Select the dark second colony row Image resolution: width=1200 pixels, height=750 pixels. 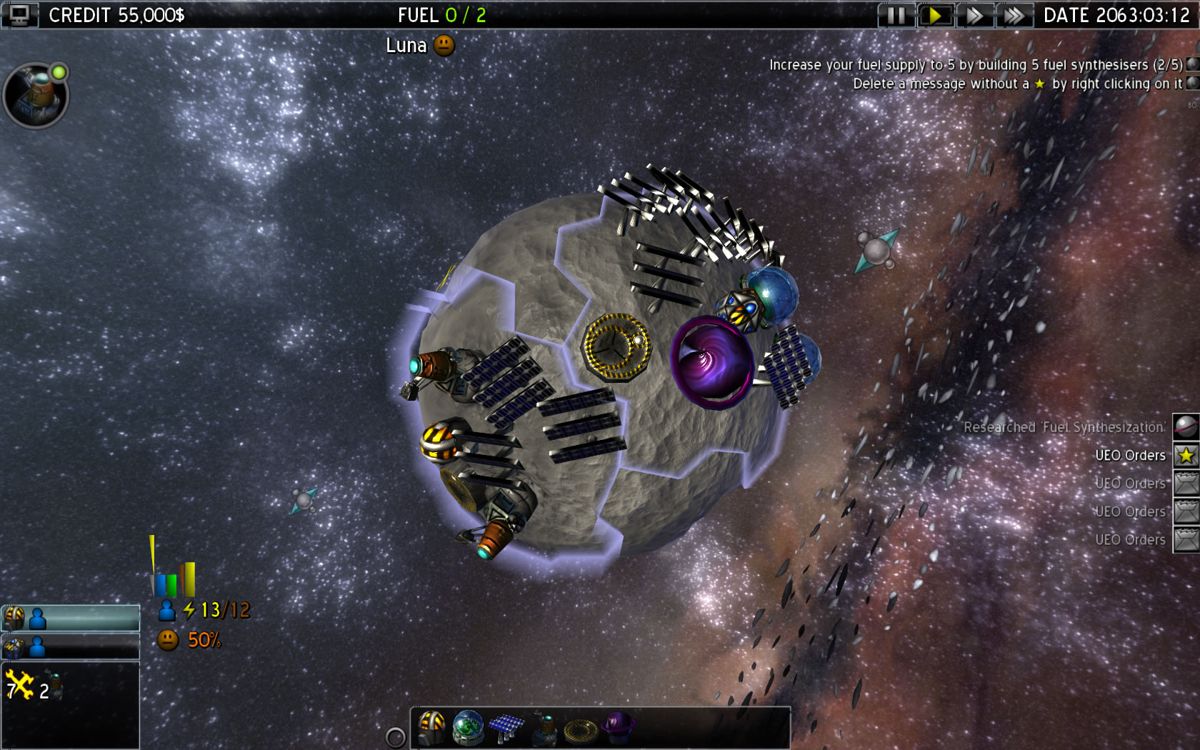(70, 647)
